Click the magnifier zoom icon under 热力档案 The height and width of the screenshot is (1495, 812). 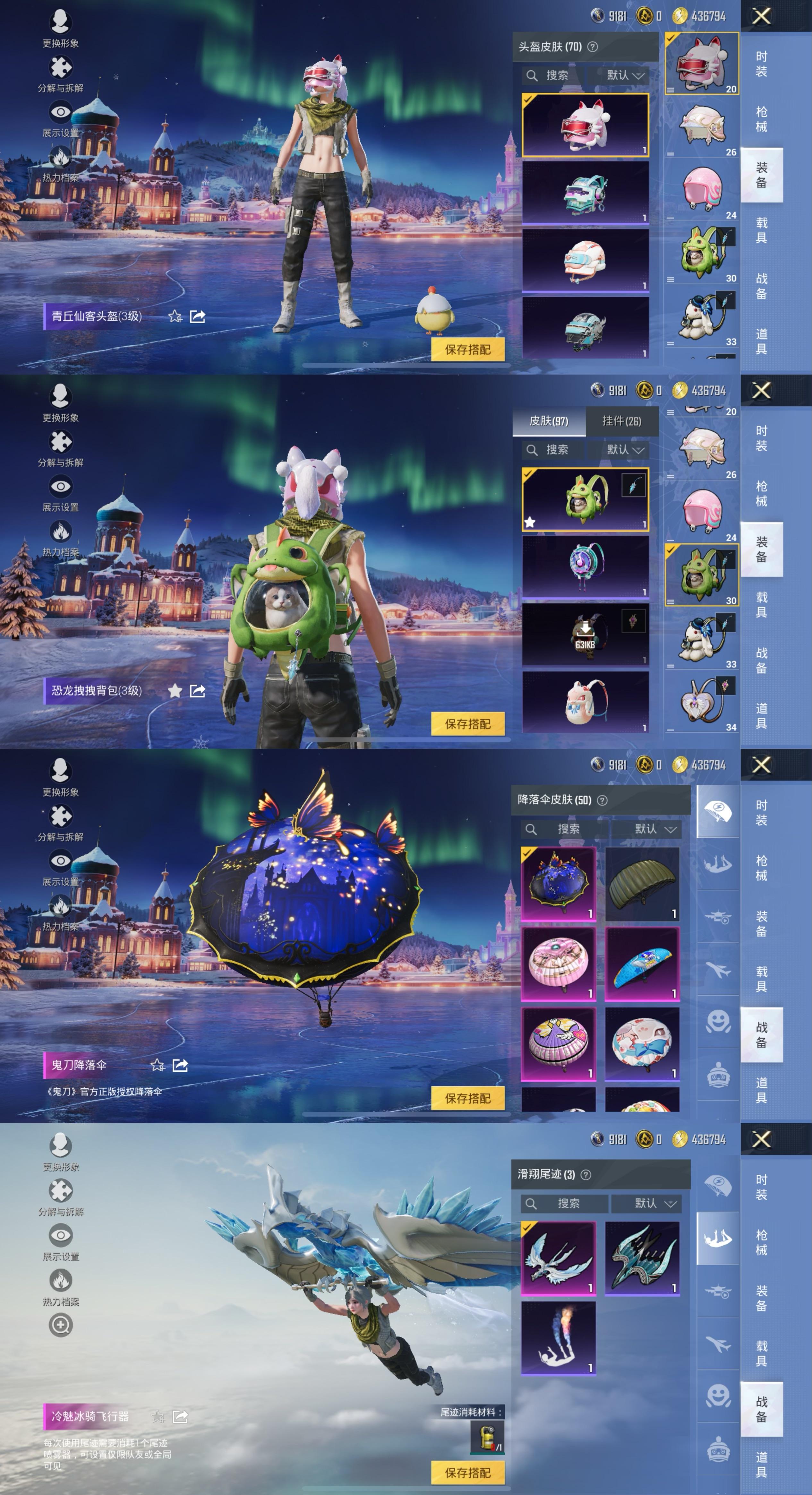click(60, 1325)
